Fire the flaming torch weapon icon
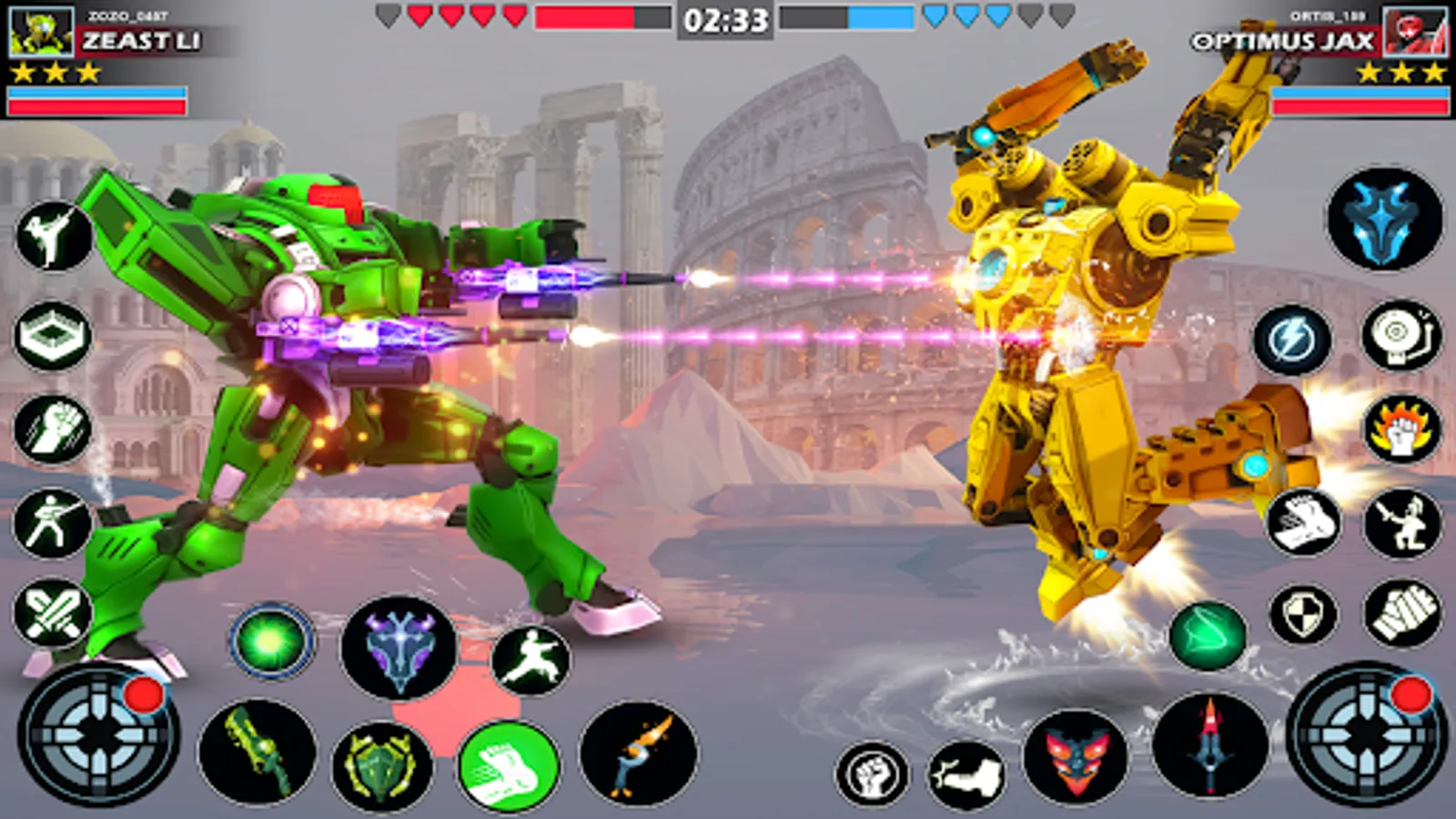This screenshot has width=1456, height=819. [639, 753]
